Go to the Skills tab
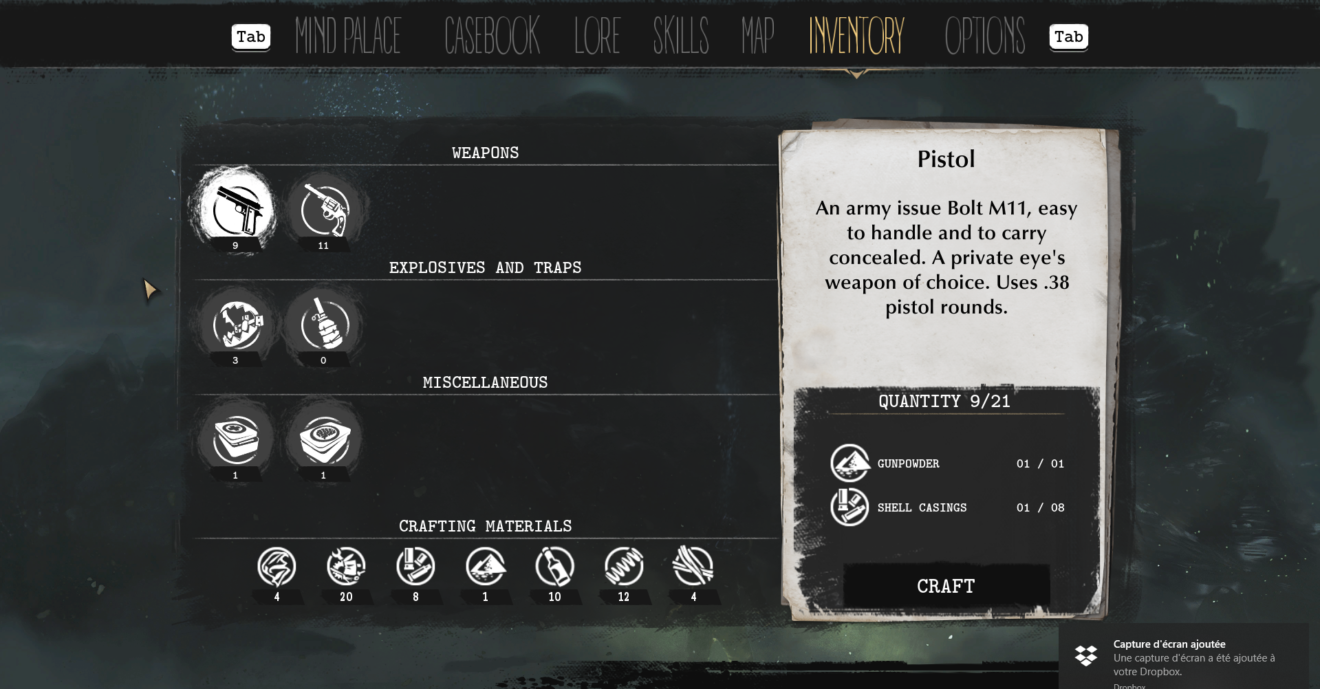Image resolution: width=1320 pixels, height=689 pixels. click(x=680, y=37)
